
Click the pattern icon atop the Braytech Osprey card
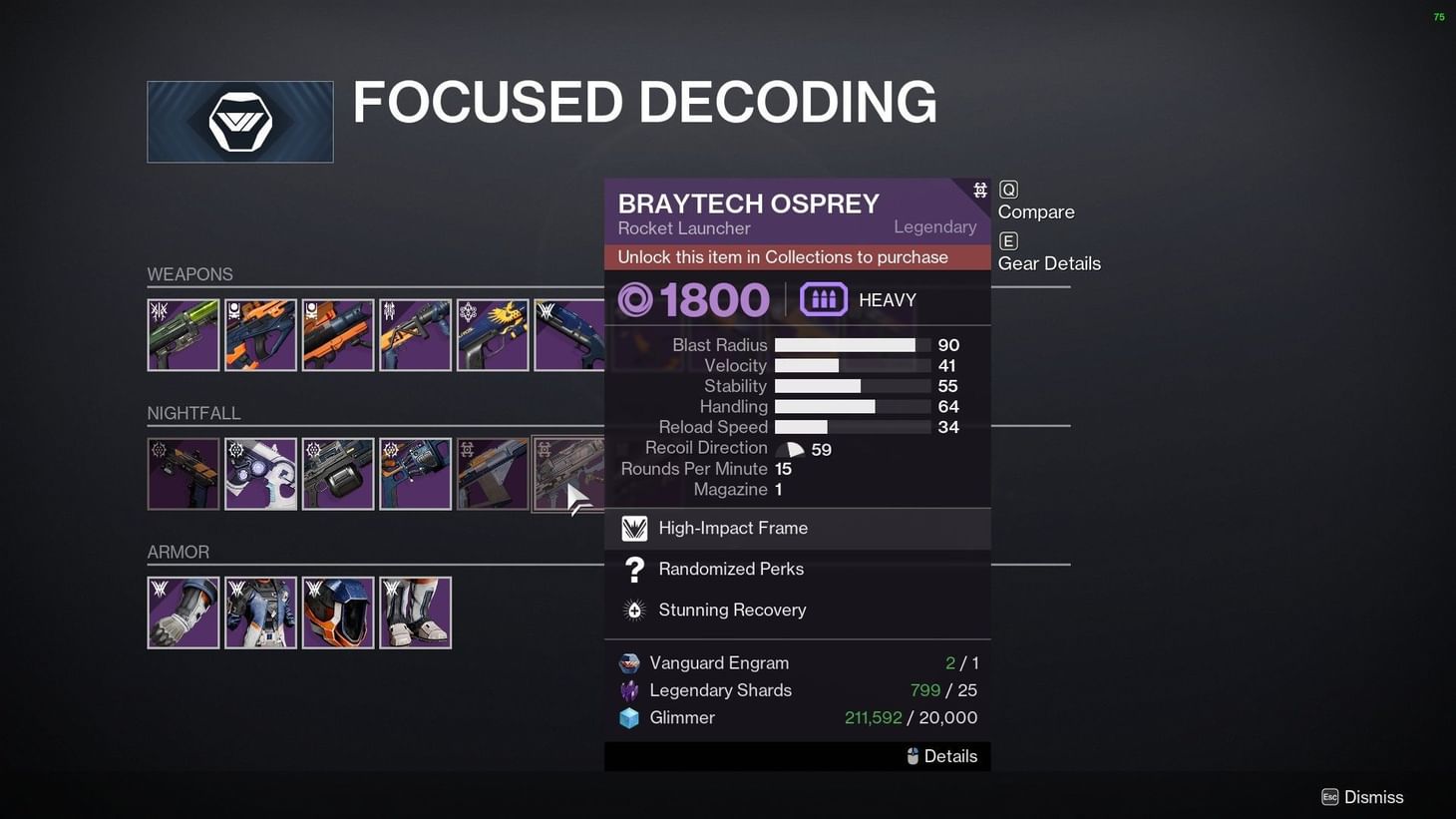(x=979, y=189)
